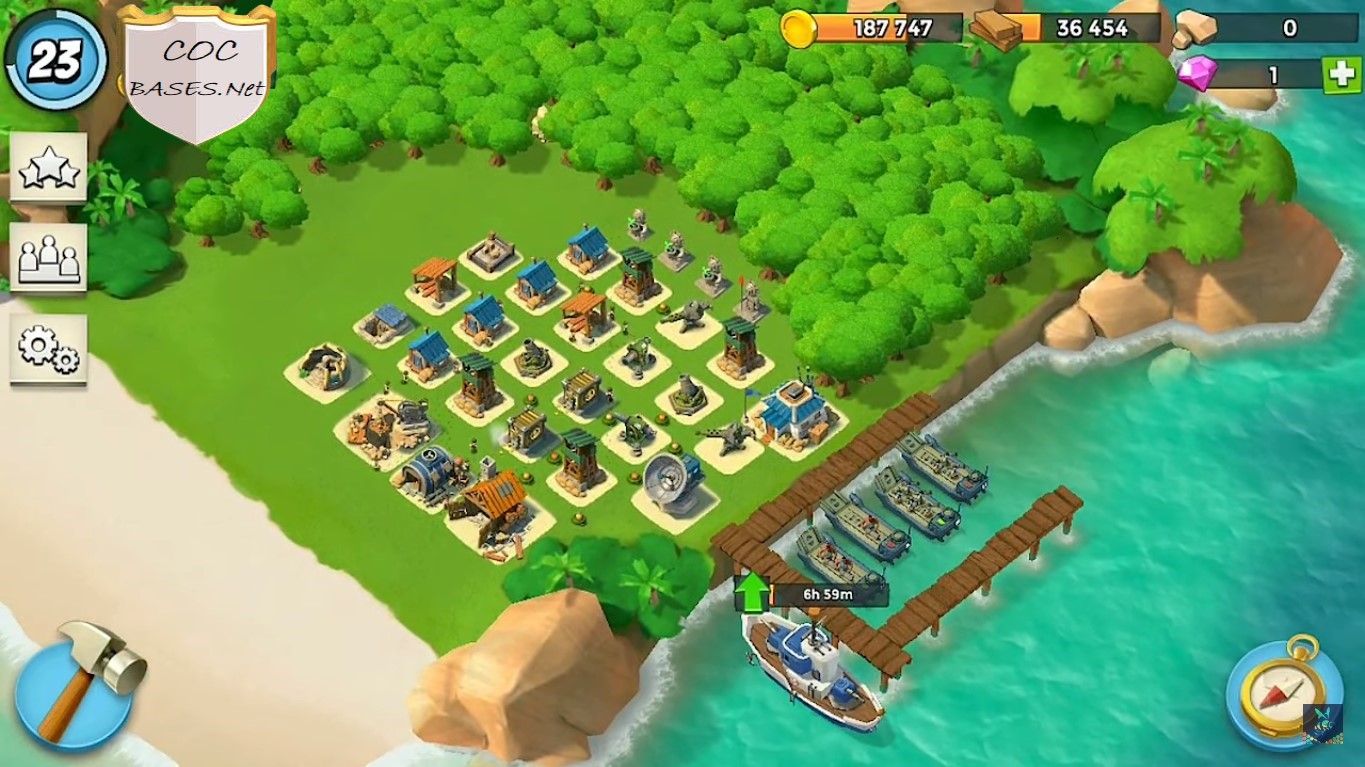
Task: Tap the COC BASES.Net shield logo
Action: coord(196,62)
